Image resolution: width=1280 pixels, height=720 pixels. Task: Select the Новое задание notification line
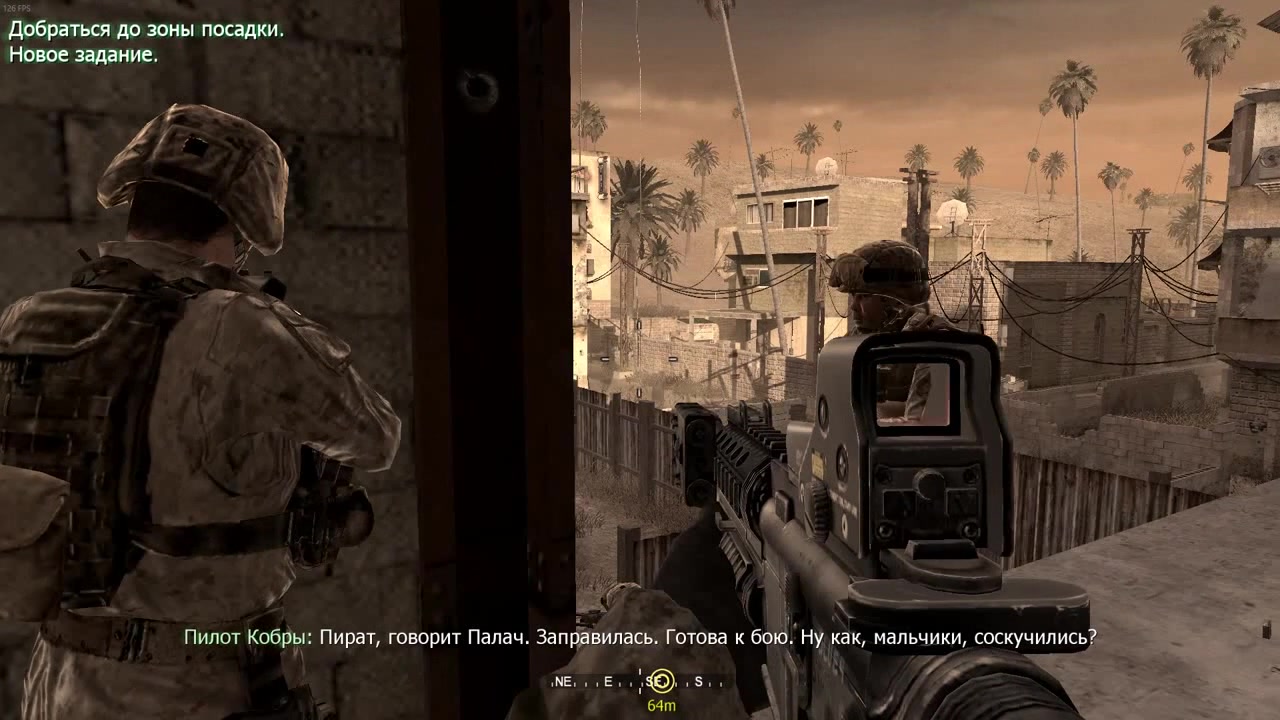(x=85, y=57)
